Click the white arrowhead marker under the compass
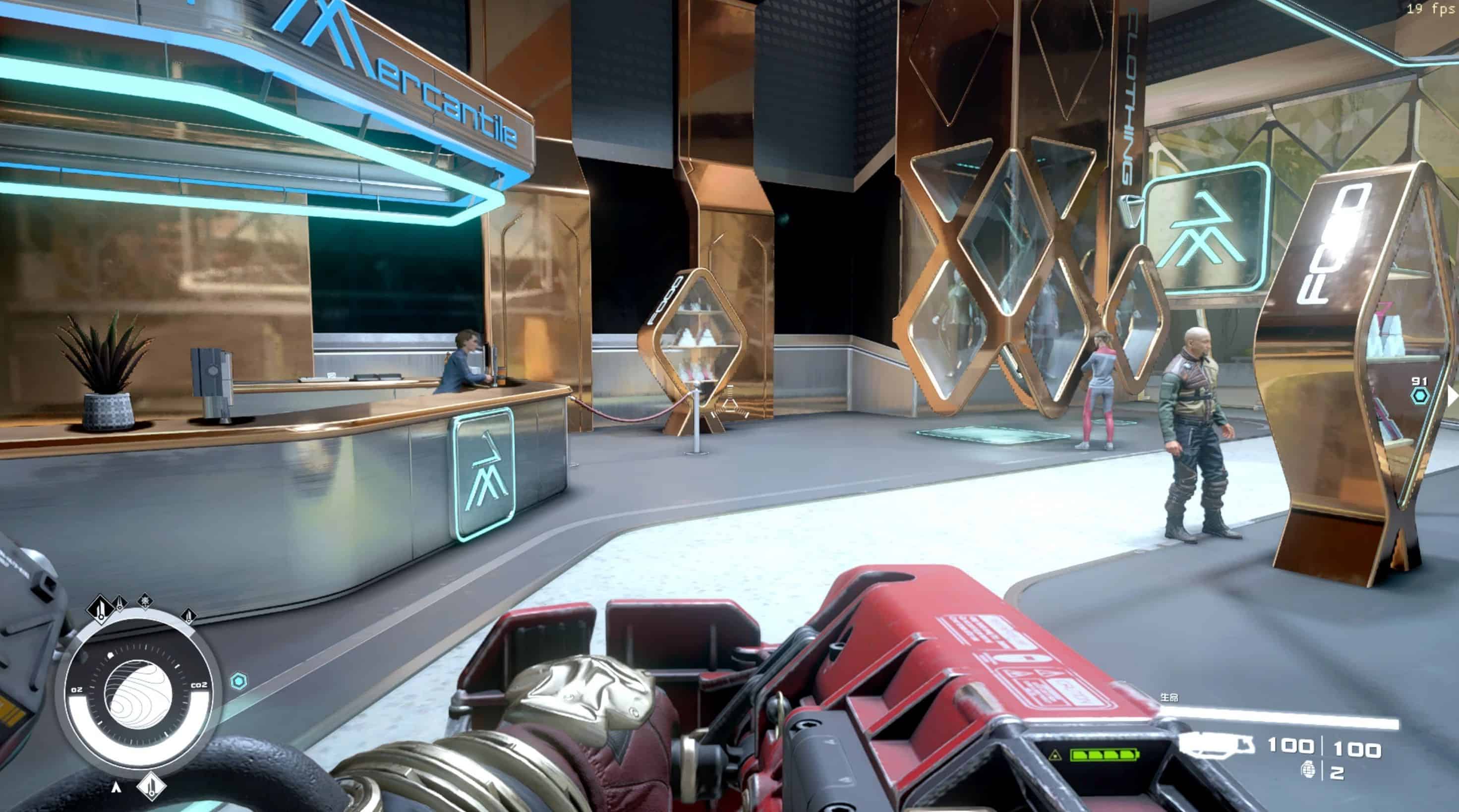This screenshot has width=1459, height=812. click(116, 787)
